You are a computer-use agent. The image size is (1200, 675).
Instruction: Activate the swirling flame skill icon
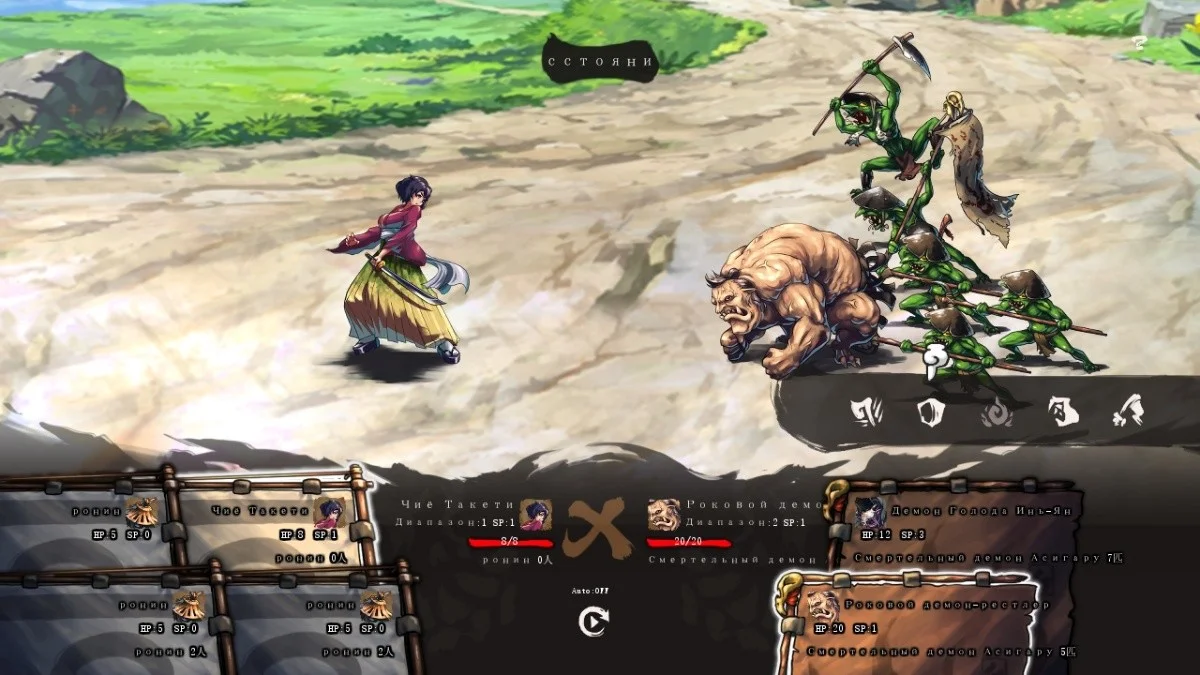(x=996, y=411)
